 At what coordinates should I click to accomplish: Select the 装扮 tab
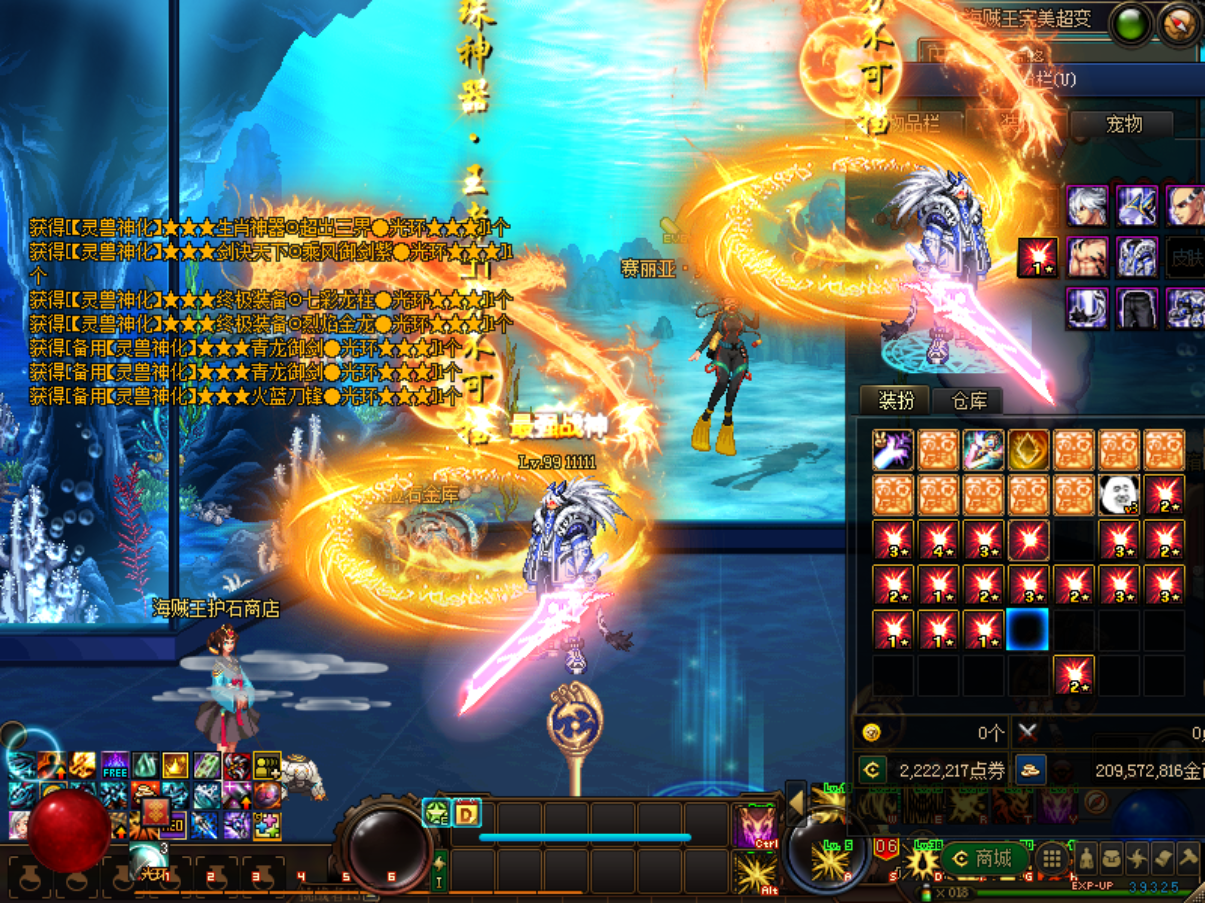[x=896, y=402]
